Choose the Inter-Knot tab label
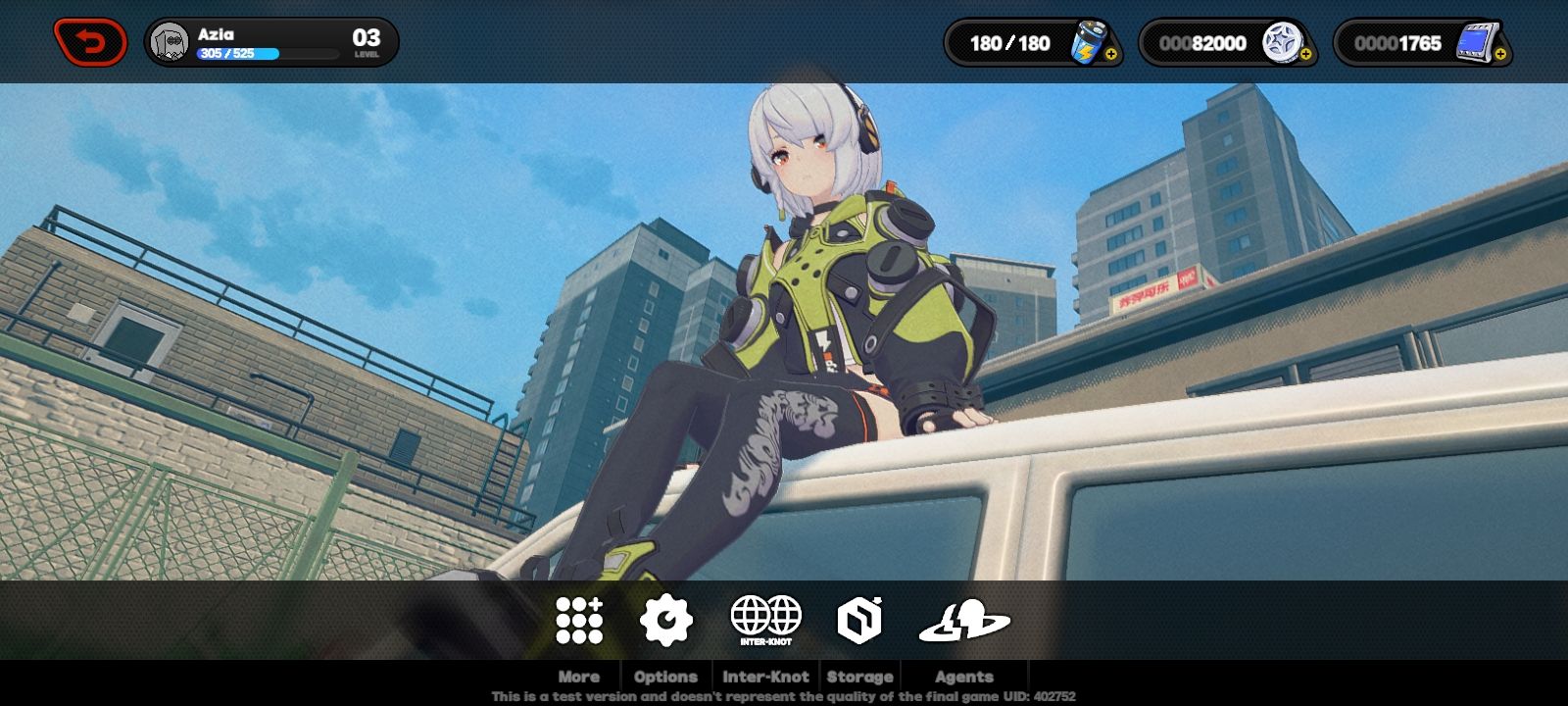The height and width of the screenshot is (706, 1568). click(764, 677)
